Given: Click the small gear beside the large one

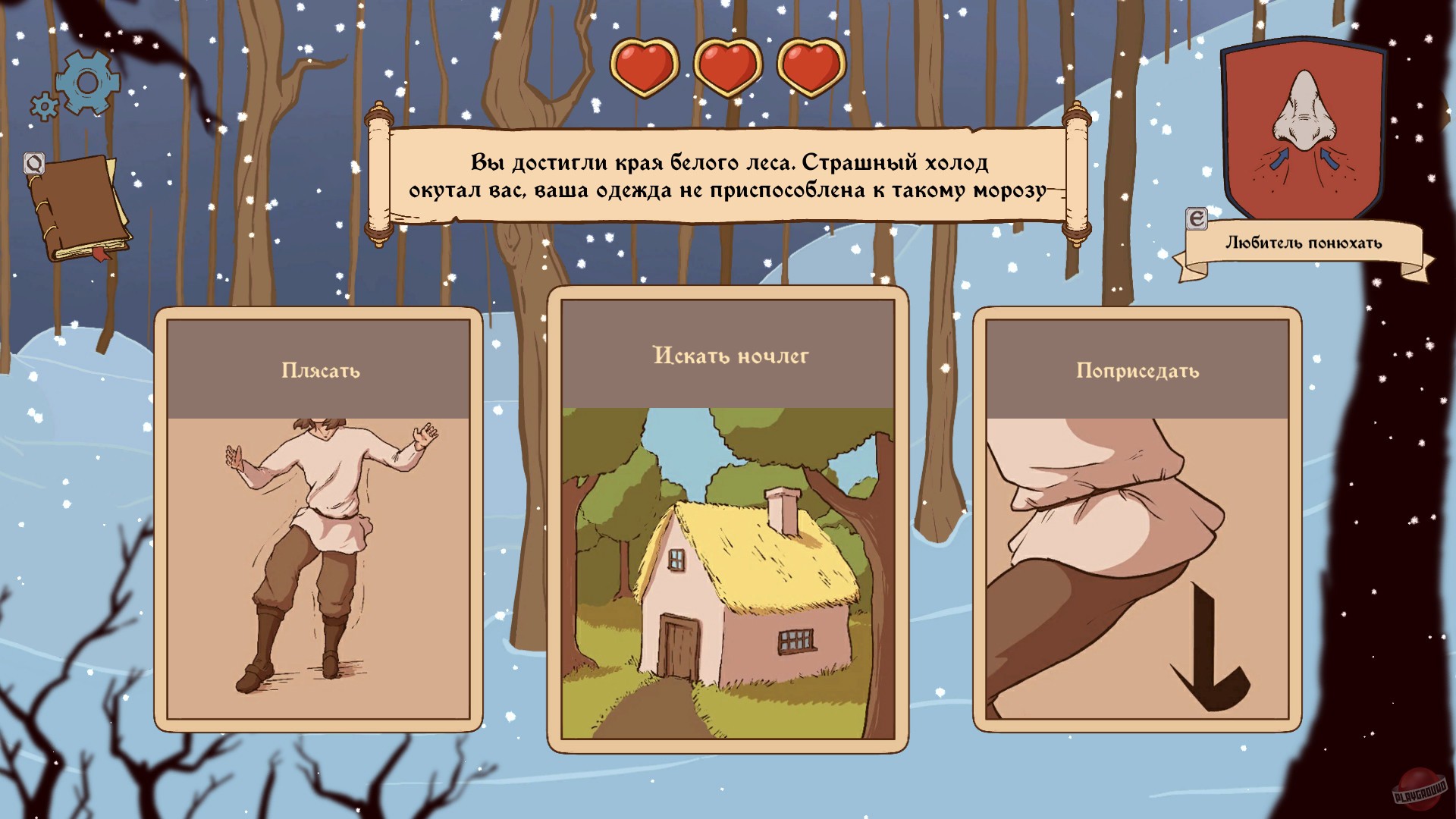Looking at the screenshot, I should [x=43, y=106].
